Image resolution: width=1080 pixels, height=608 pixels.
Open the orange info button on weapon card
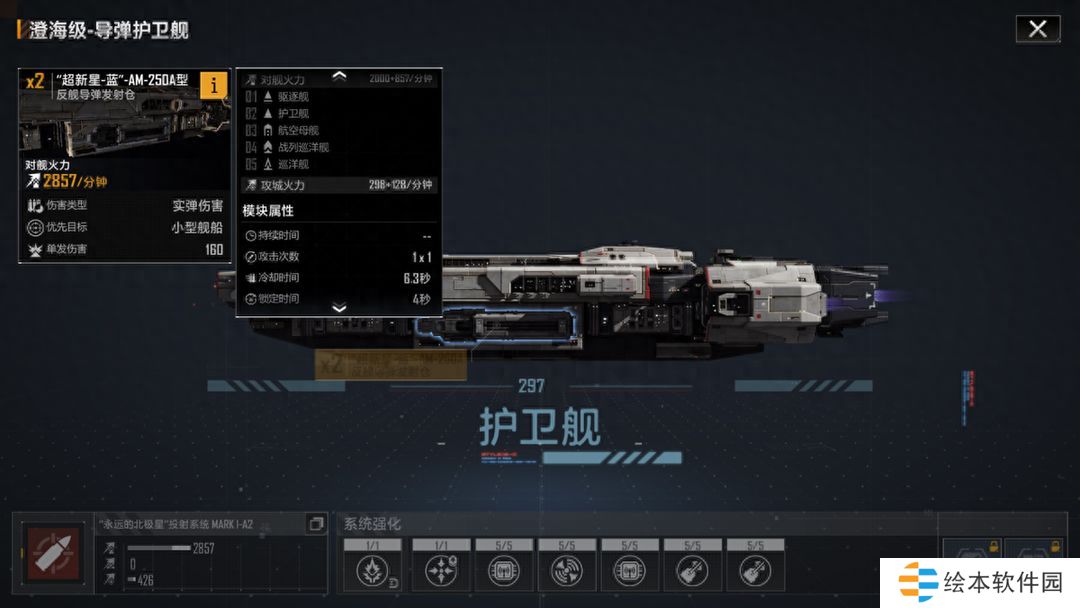click(213, 86)
